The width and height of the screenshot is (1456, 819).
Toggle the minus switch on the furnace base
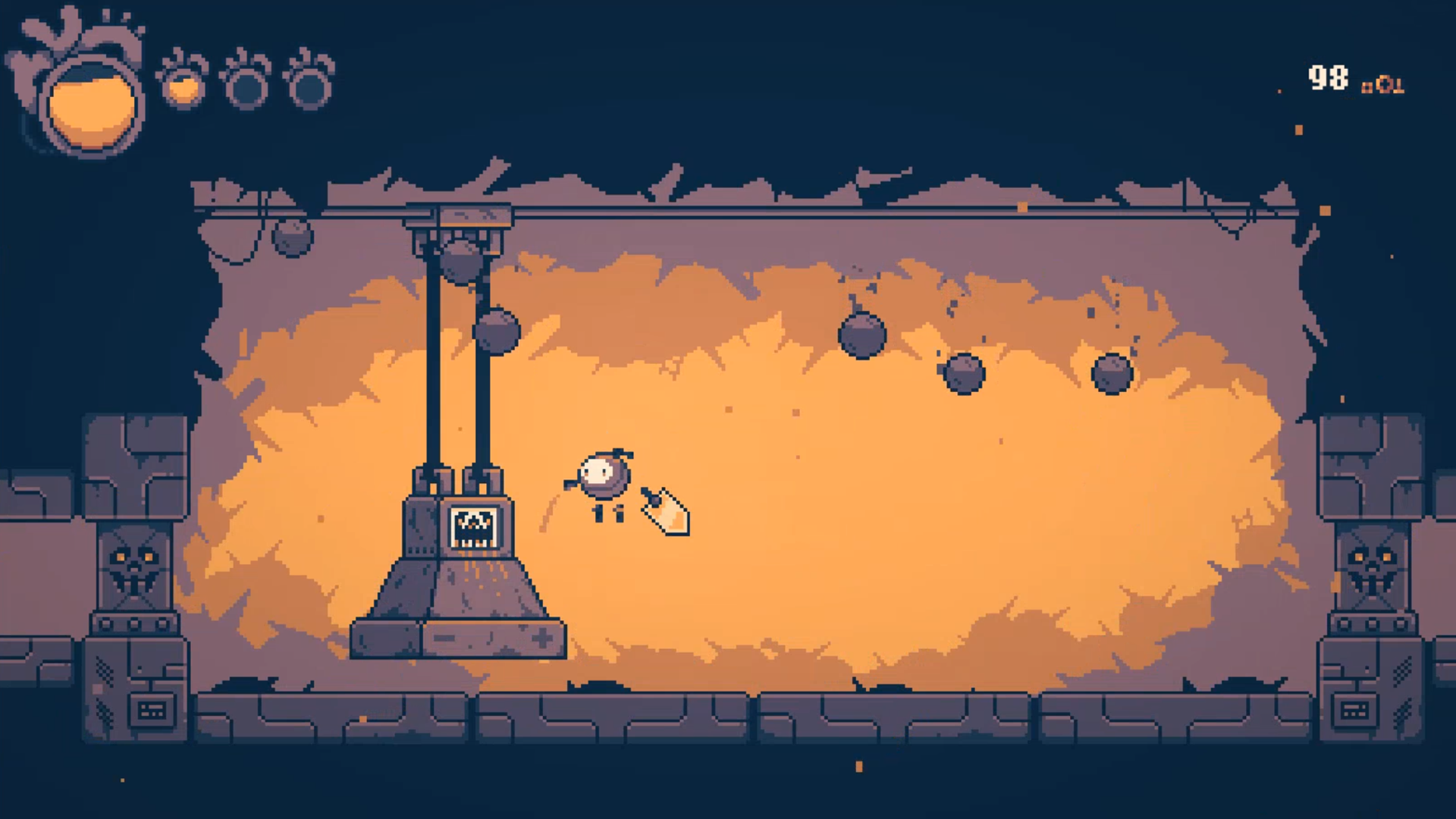[443, 637]
